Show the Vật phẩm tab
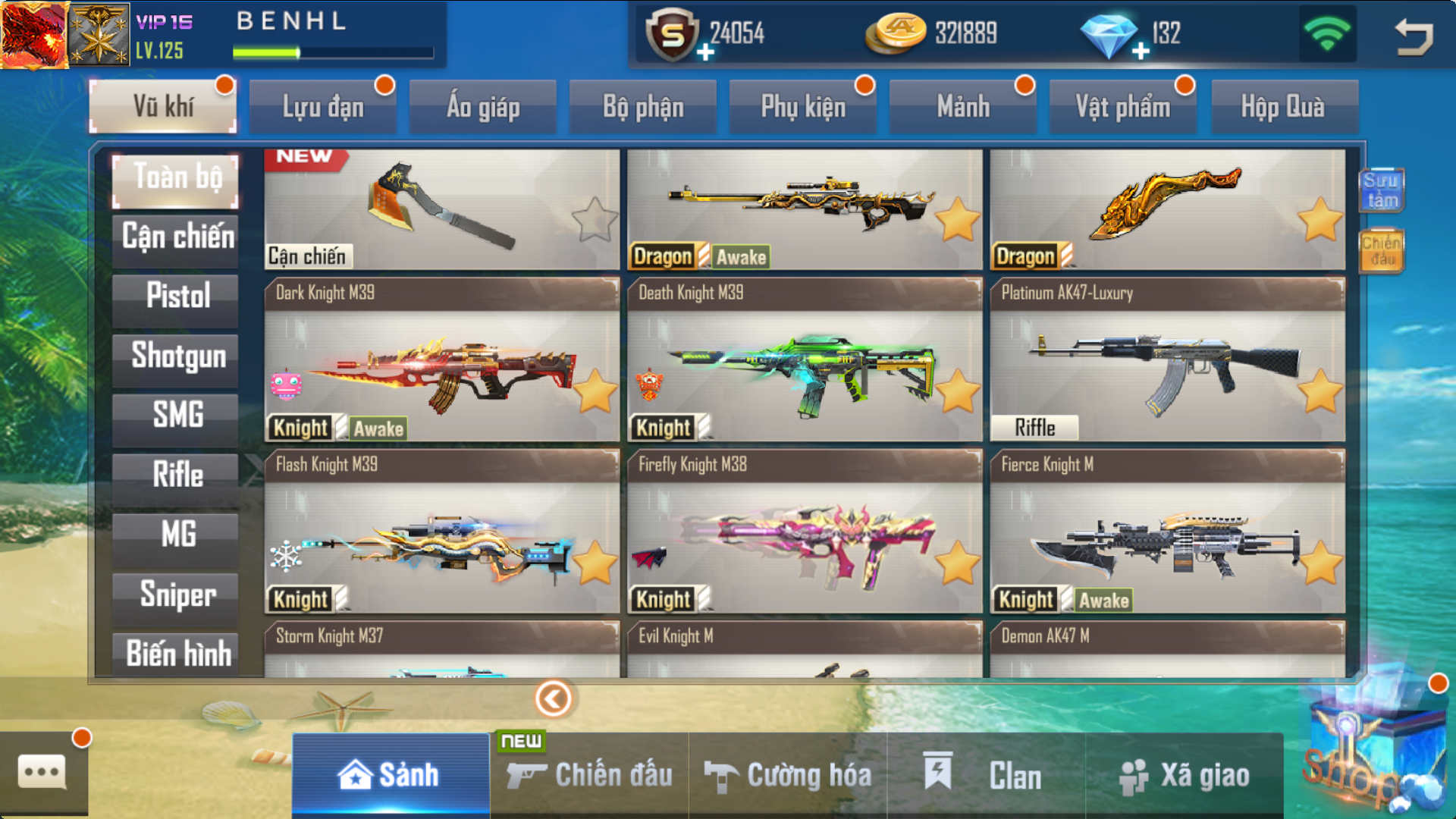 [x=1122, y=107]
